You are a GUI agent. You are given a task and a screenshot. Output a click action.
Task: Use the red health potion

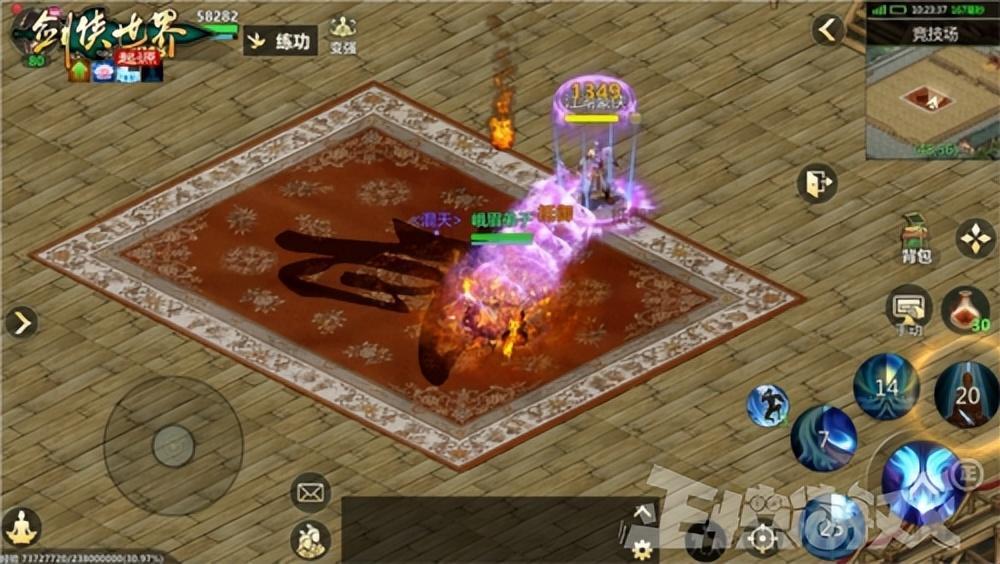pyautogui.click(x=964, y=308)
